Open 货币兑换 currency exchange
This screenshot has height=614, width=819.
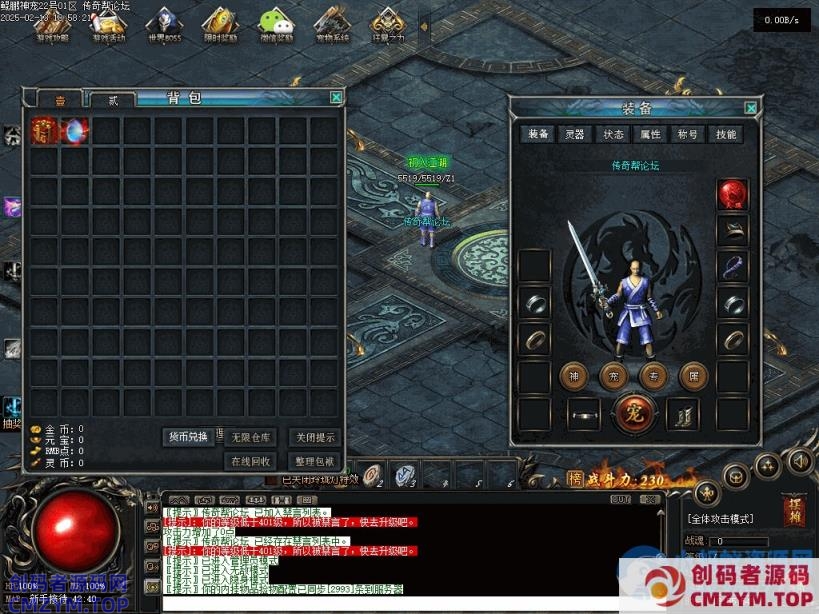187,437
